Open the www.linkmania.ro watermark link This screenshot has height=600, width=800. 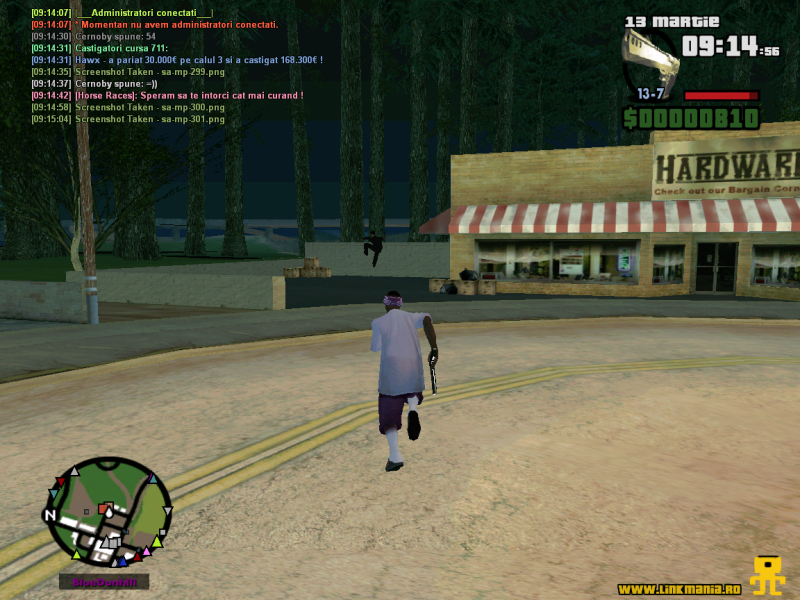(x=679, y=589)
